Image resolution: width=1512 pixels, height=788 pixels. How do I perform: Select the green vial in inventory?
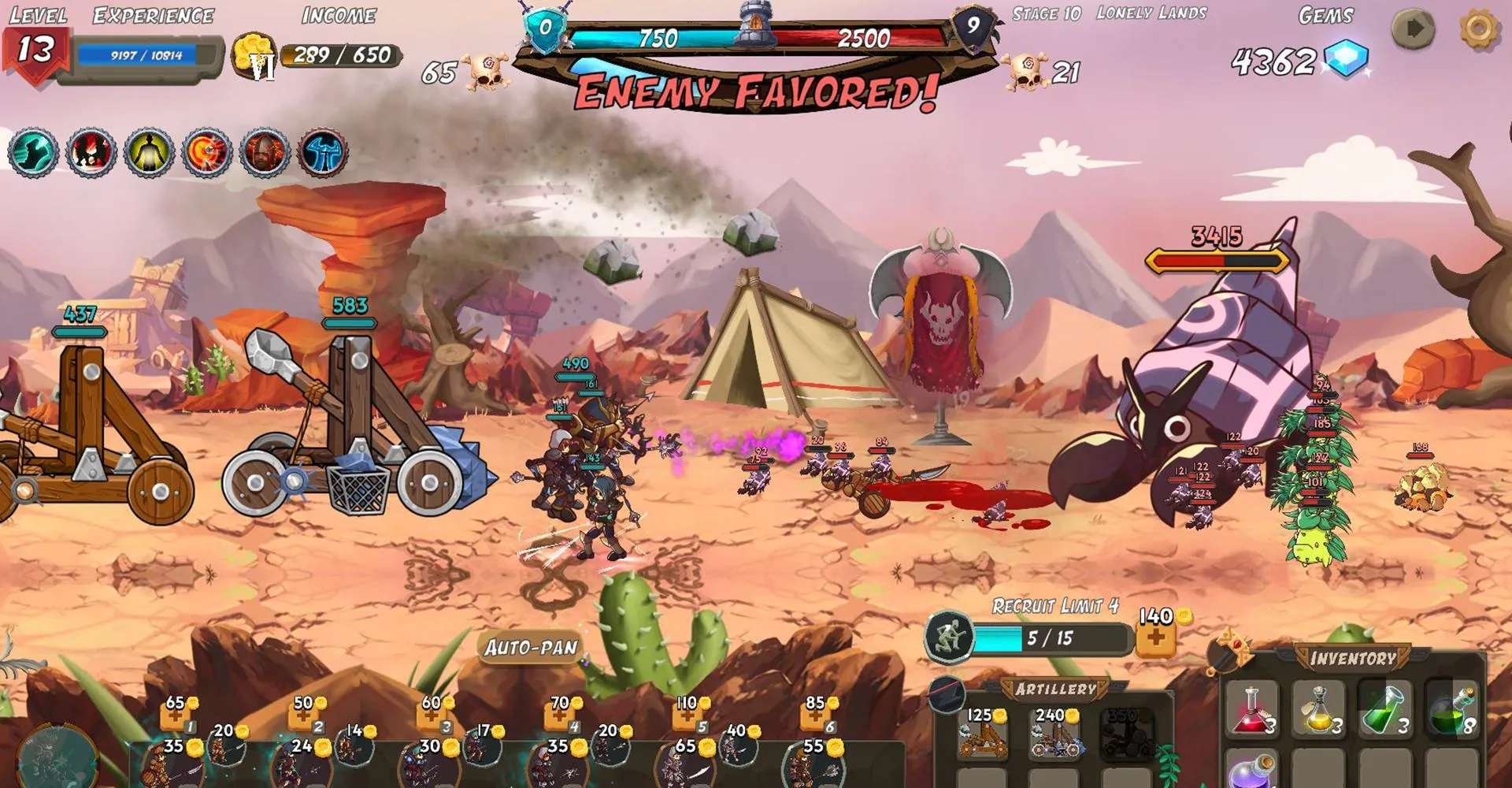point(1385,708)
